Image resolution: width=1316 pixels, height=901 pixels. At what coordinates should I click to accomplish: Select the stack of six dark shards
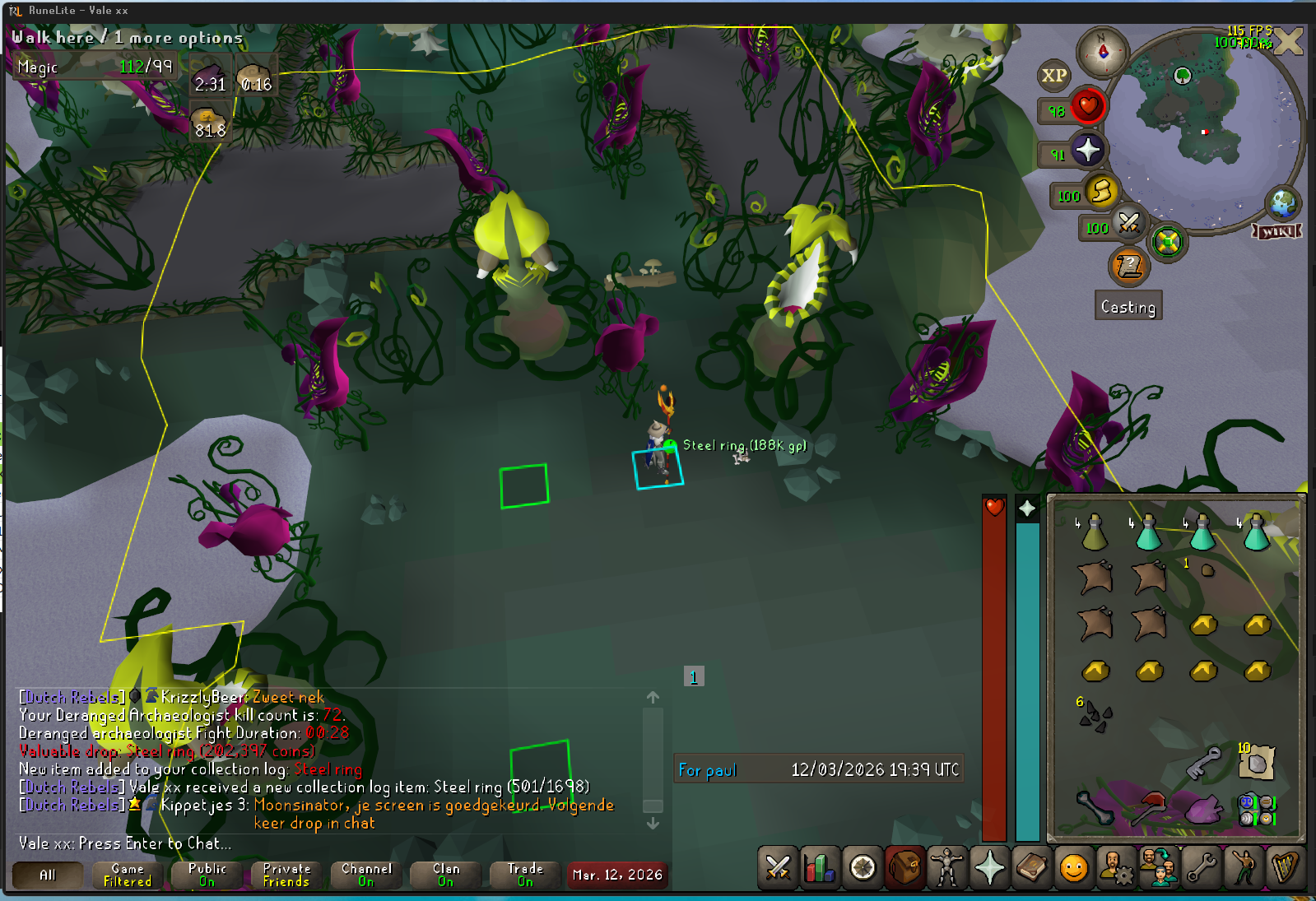pyautogui.click(x=1095, y=716)
